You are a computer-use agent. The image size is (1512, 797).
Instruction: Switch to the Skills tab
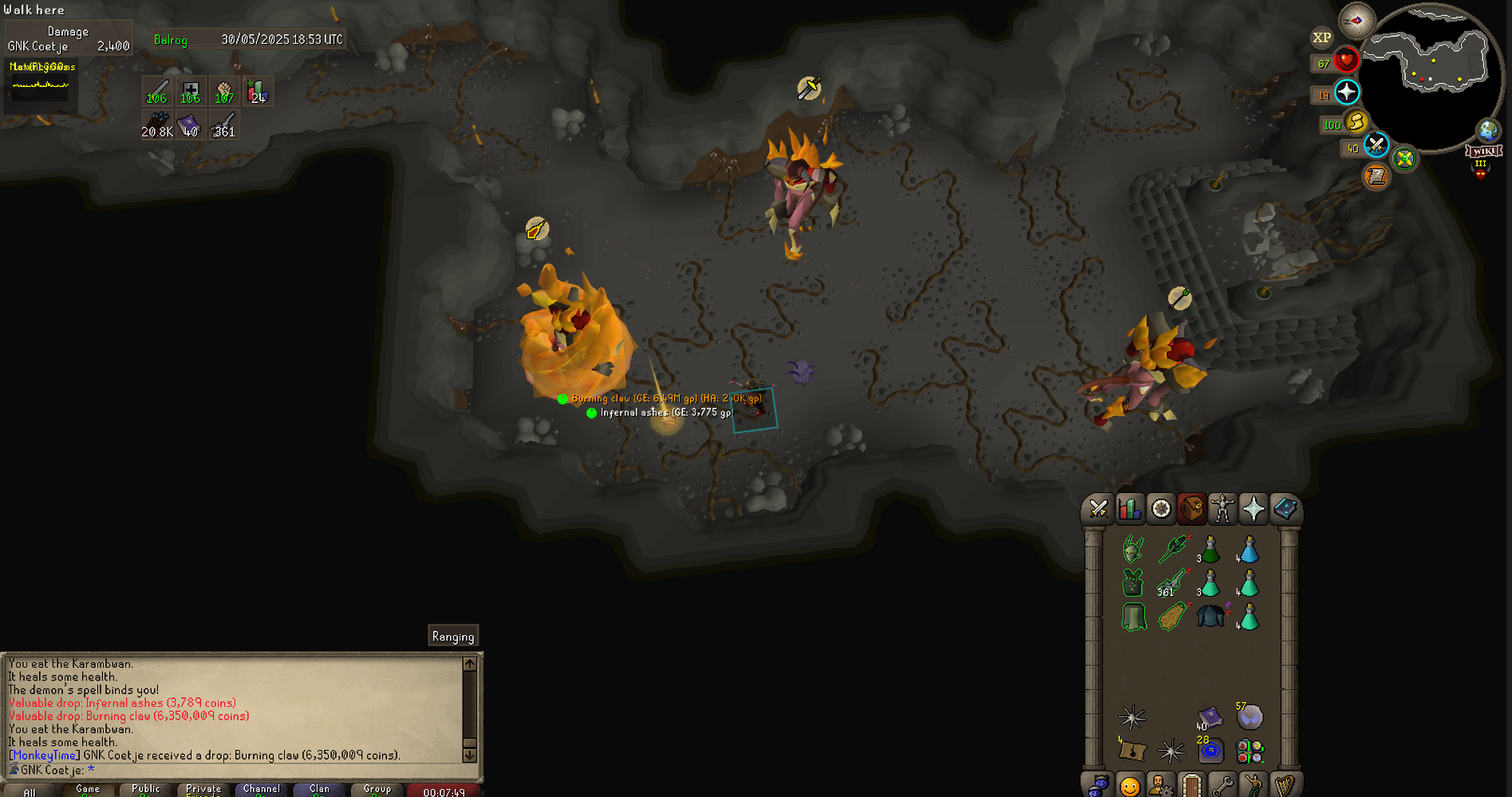coord(1129,509)
